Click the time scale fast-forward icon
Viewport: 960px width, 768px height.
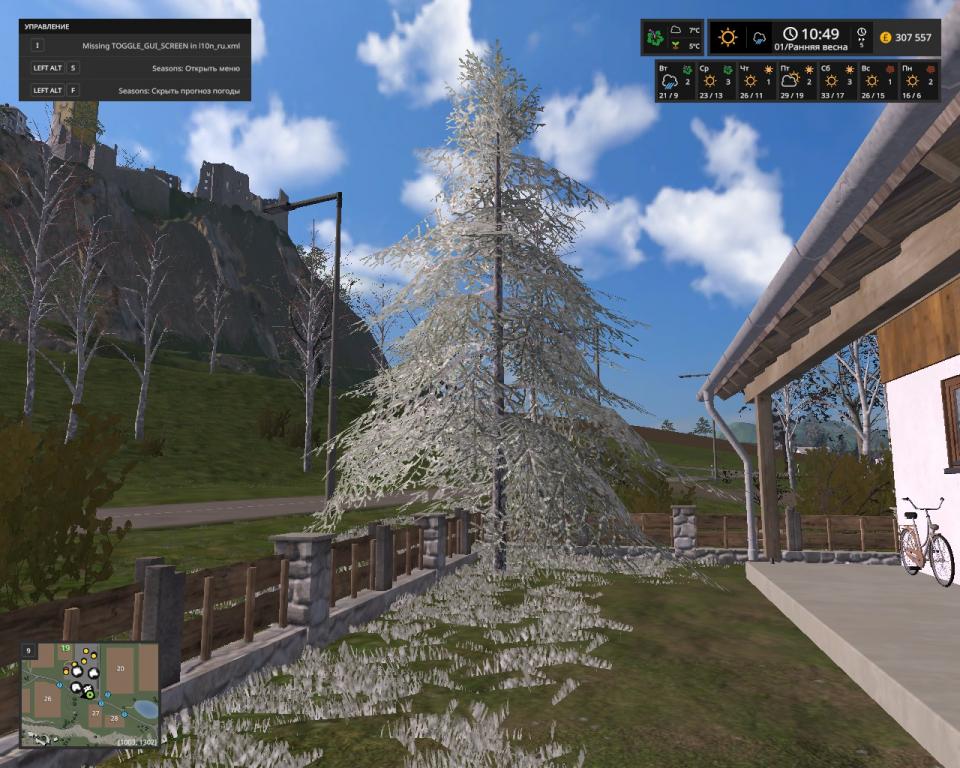pyautogui.click(x=861, y=37)
